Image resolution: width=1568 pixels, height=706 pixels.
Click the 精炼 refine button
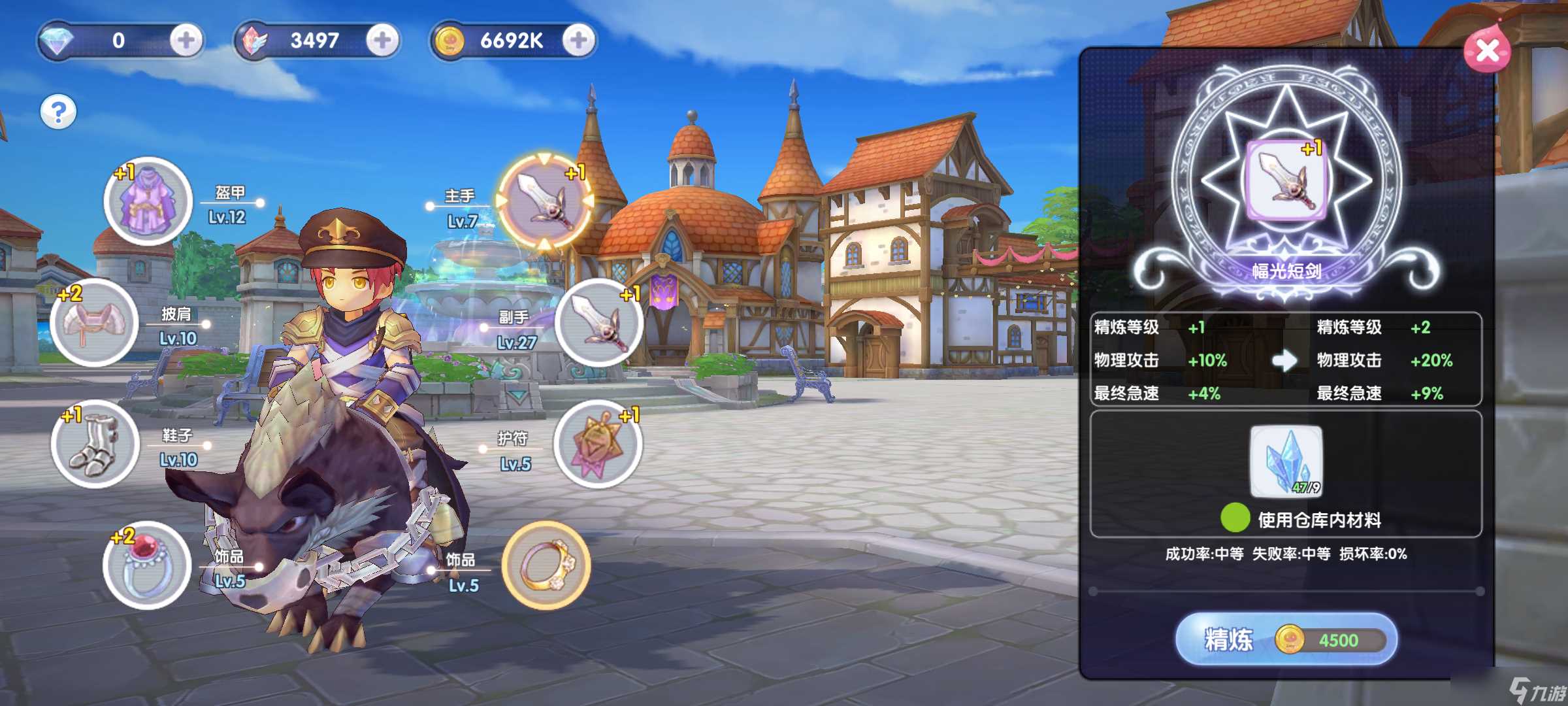[1286, 639]
